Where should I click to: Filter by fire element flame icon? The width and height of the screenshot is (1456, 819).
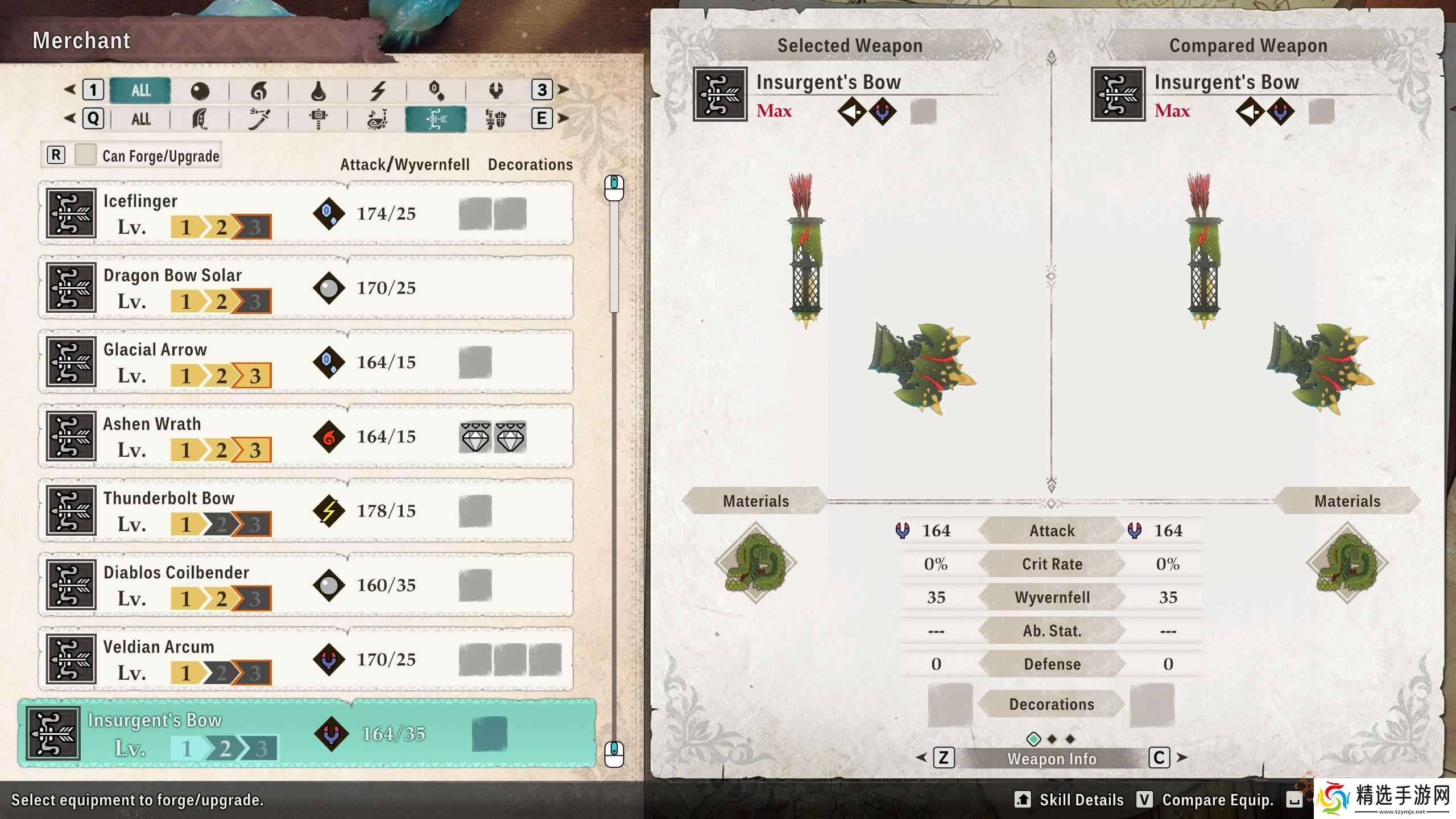tap(259, 90)
